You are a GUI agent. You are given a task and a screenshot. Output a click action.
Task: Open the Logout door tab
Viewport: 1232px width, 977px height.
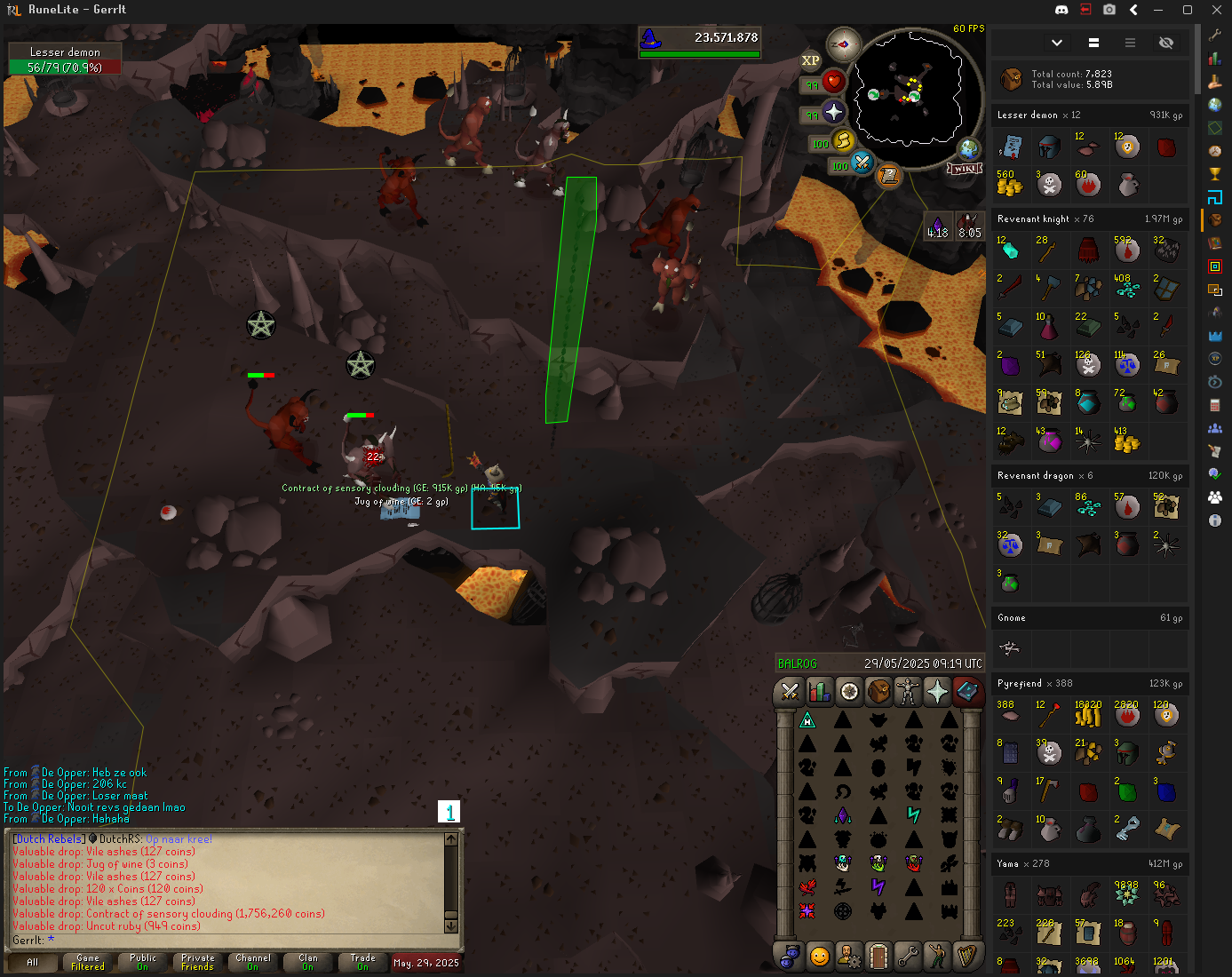(878, 956)
